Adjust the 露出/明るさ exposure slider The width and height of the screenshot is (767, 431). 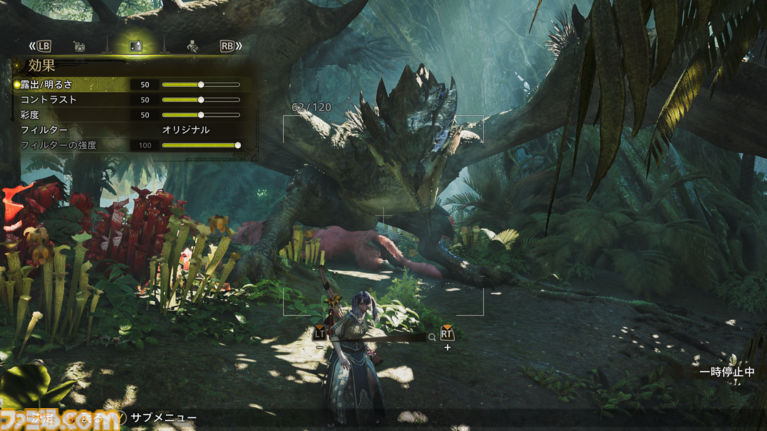(201, 85)
